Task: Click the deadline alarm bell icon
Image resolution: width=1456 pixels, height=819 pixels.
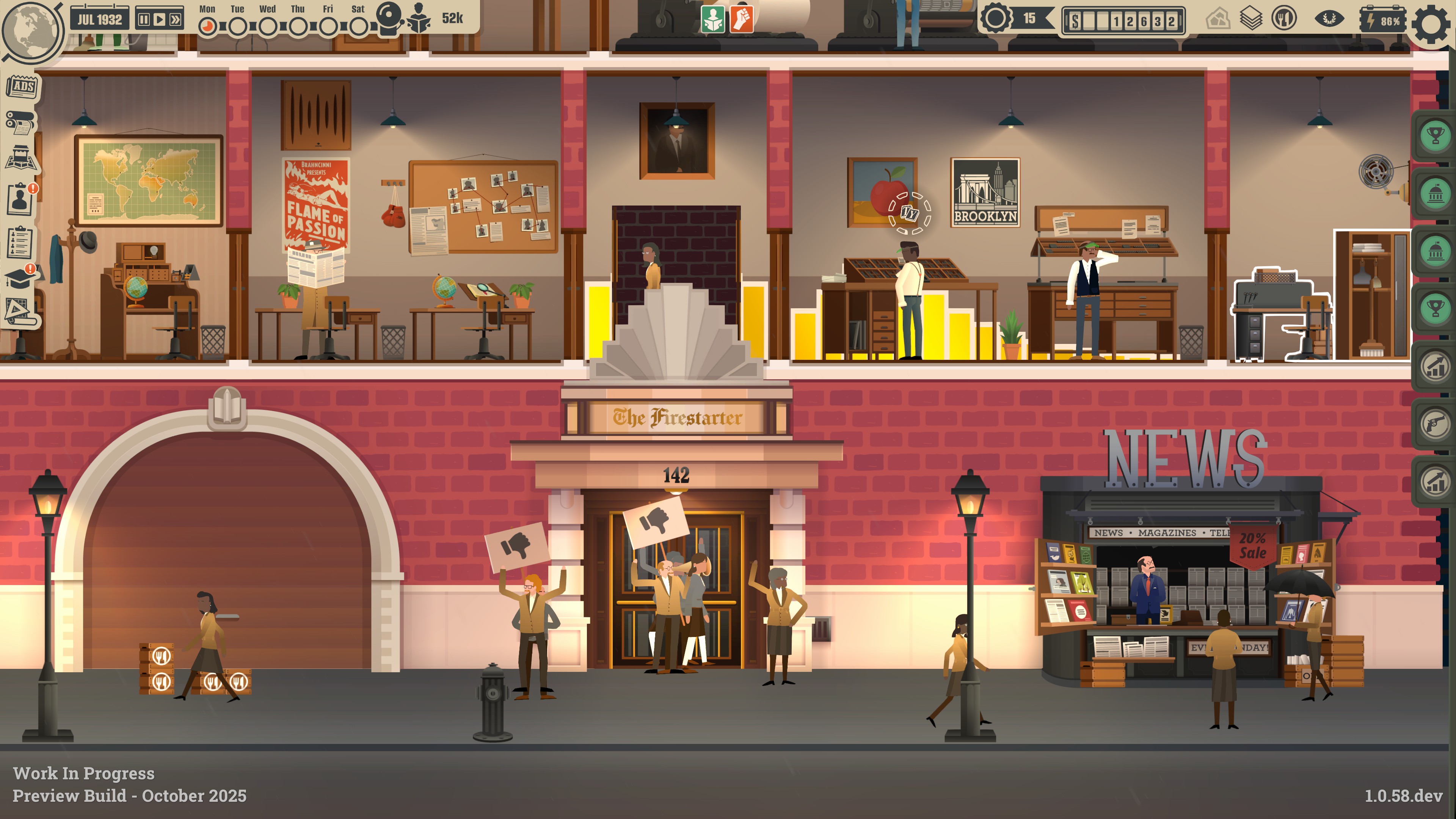Action: coord(389,17)
